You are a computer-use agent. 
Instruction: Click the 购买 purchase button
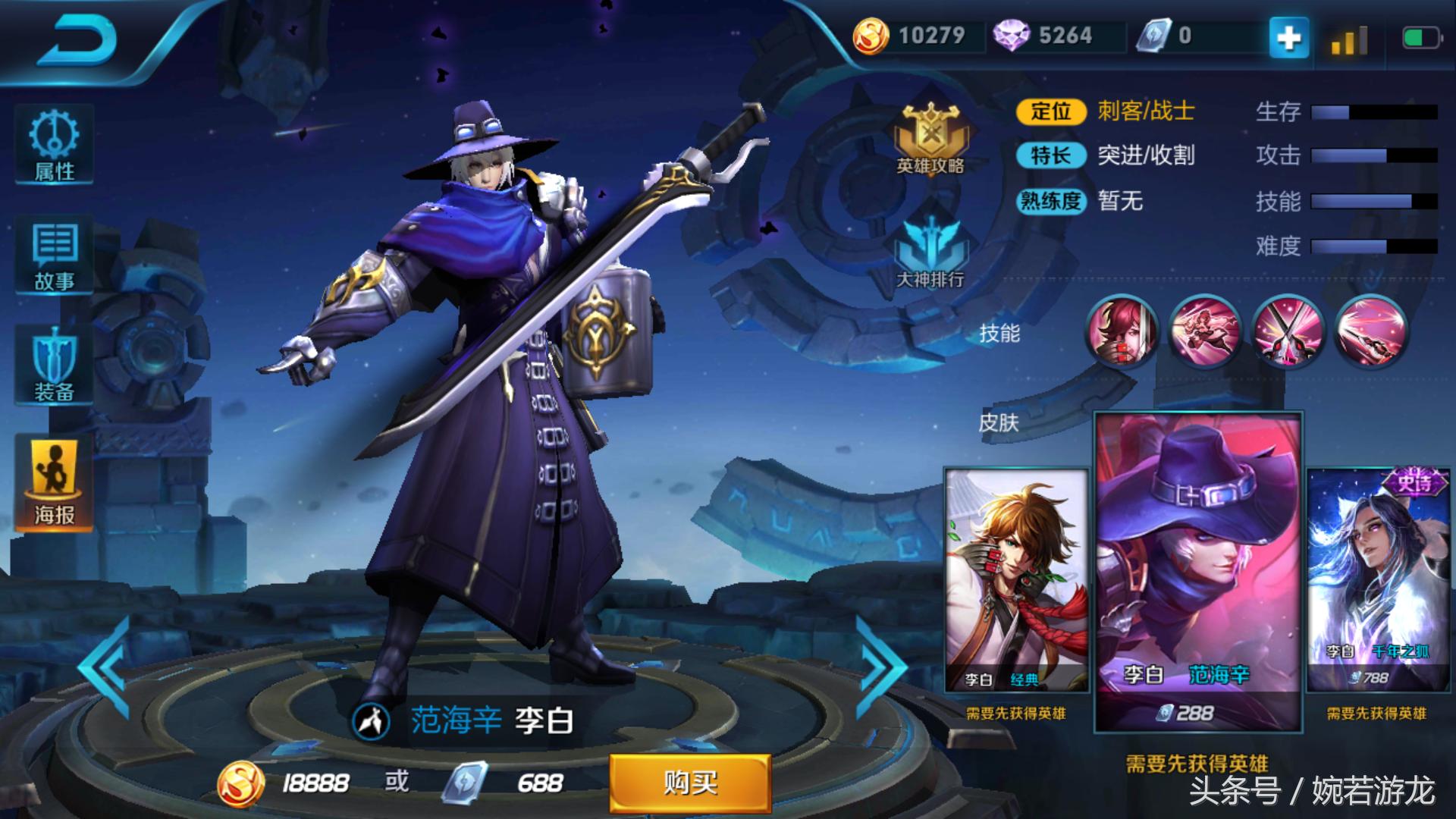690,783
